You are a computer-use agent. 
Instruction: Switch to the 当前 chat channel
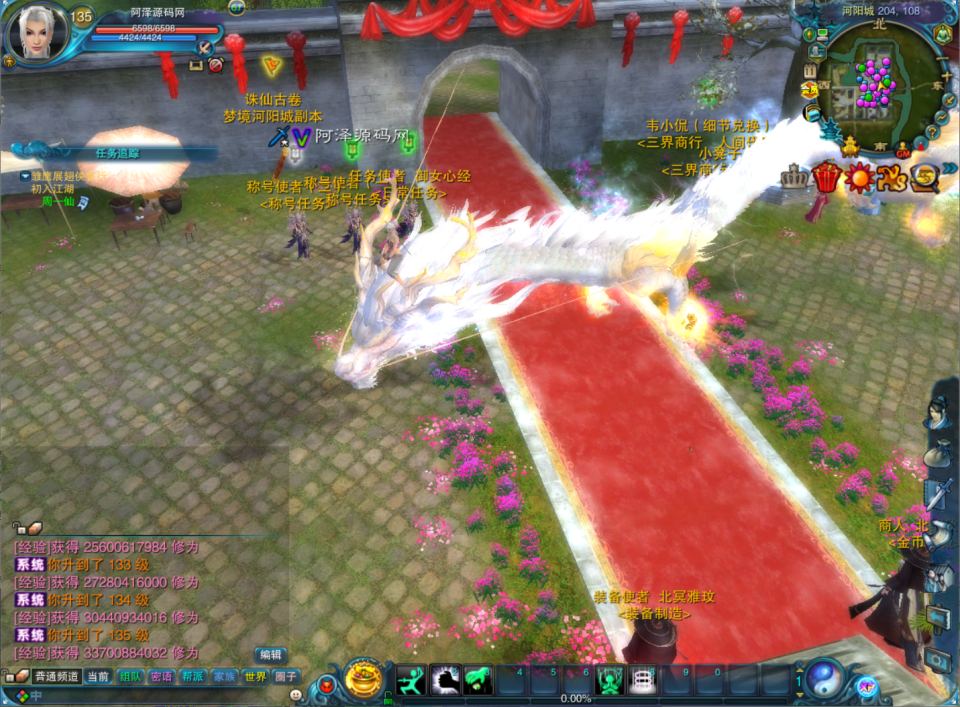pyautogui.click(x=98, y=677)
